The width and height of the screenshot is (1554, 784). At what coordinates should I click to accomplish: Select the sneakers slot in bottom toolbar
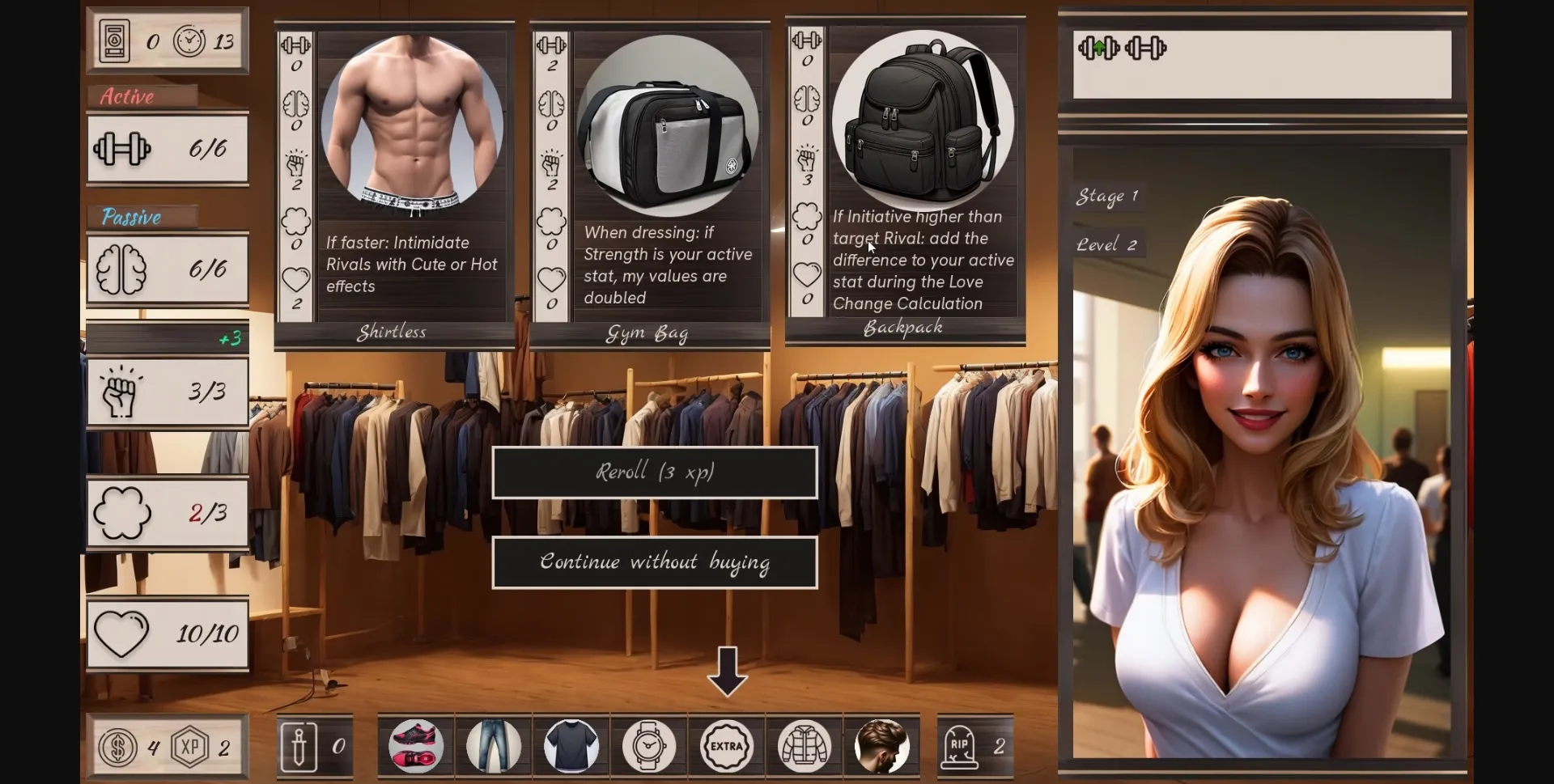[414, 746]
